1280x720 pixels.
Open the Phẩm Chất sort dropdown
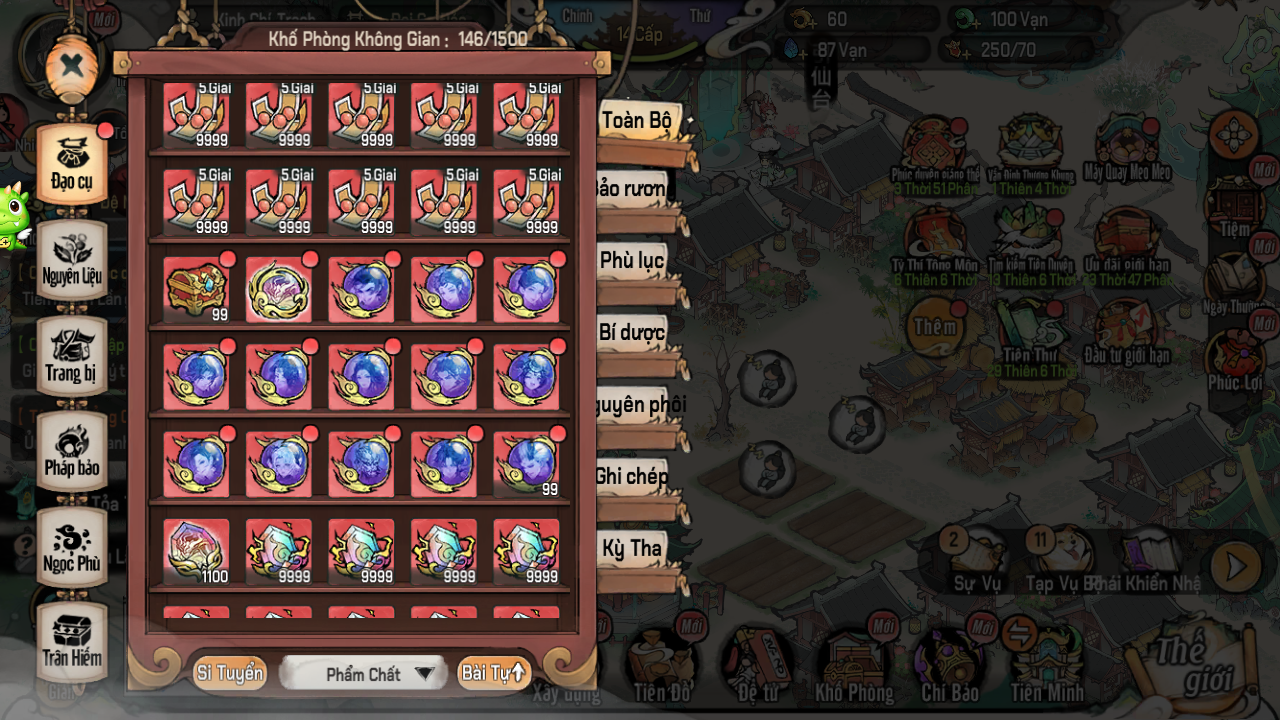coord(362,674)
